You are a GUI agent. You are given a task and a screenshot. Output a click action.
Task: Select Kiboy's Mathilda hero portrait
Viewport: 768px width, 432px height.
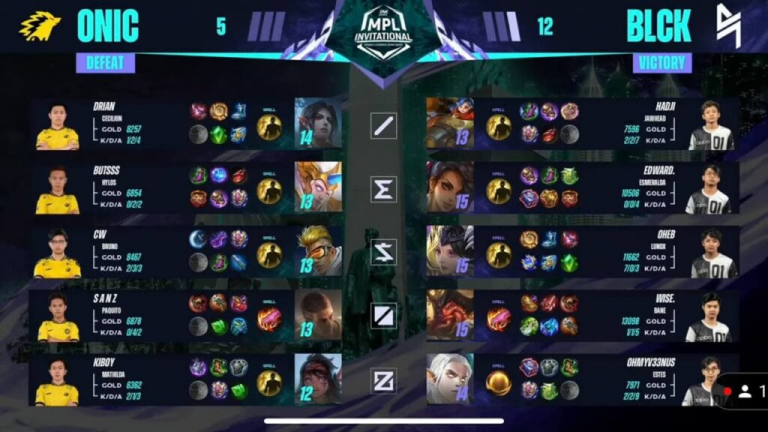(317, 378)
